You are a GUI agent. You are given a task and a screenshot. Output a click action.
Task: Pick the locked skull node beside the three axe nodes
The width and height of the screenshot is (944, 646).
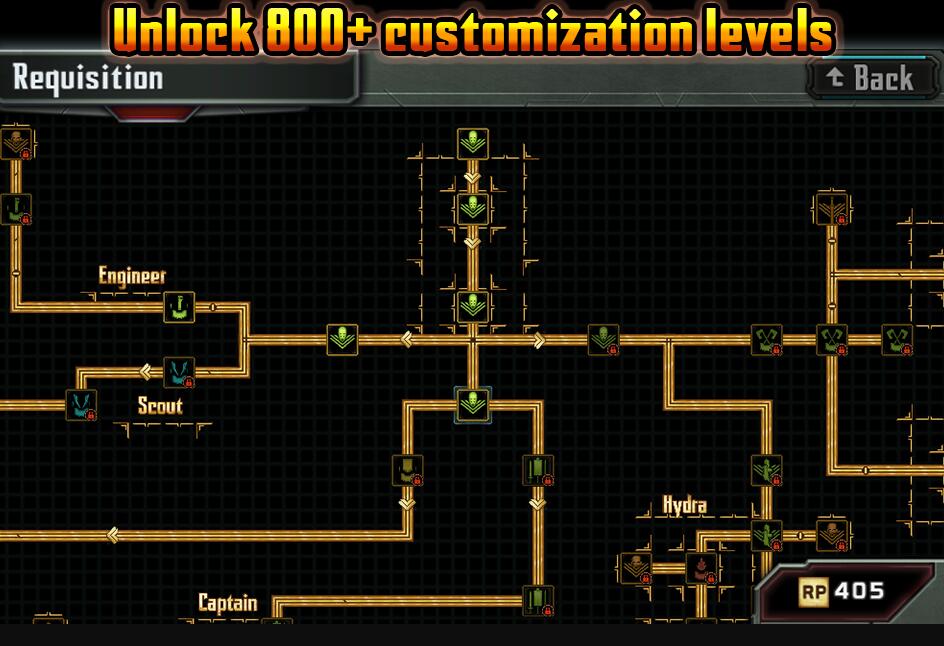602,339
